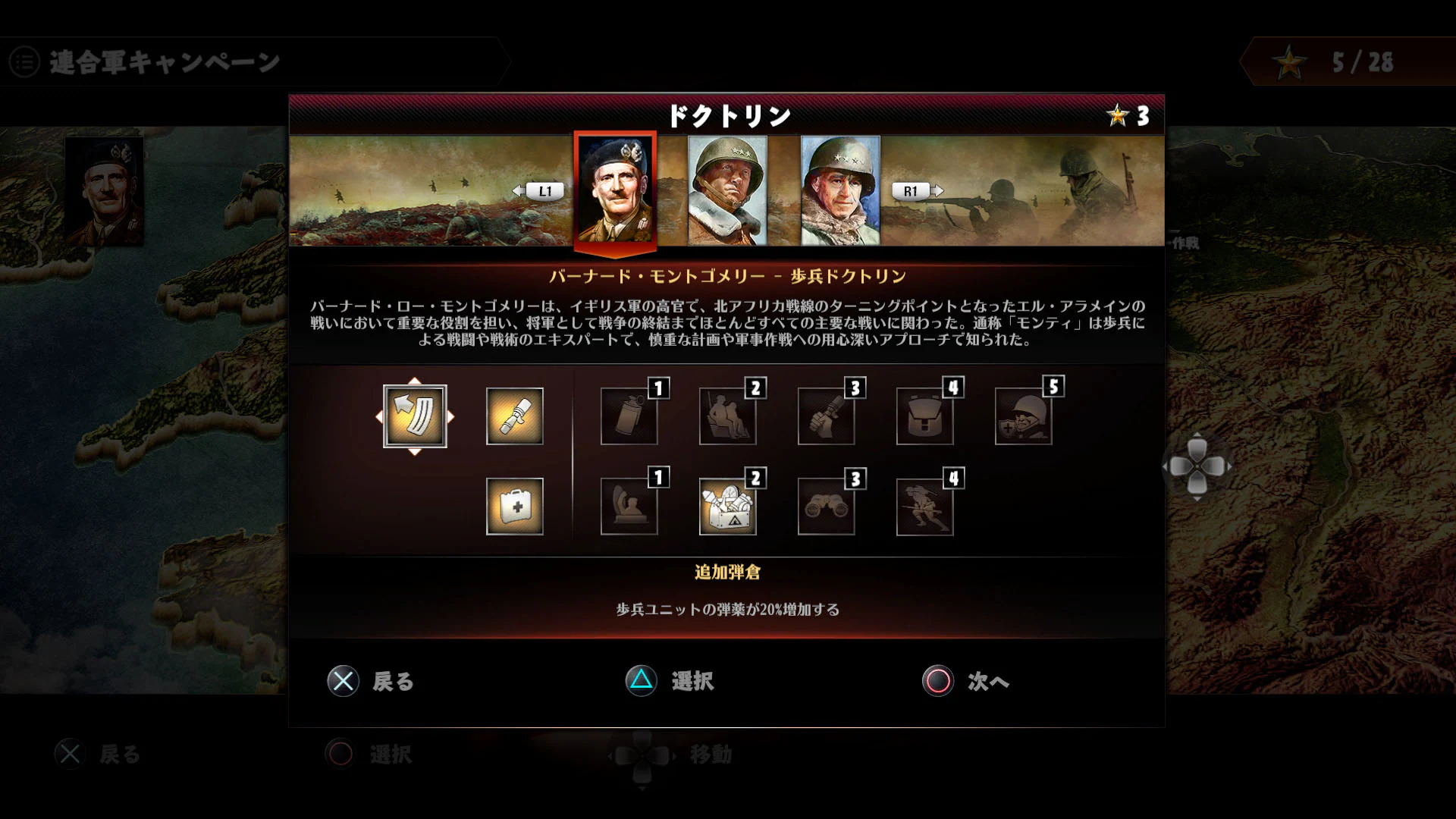Viewport: 1456px width, 819px height.
Task: Select the monument statue skill marked 1
Action: point(629,507)
